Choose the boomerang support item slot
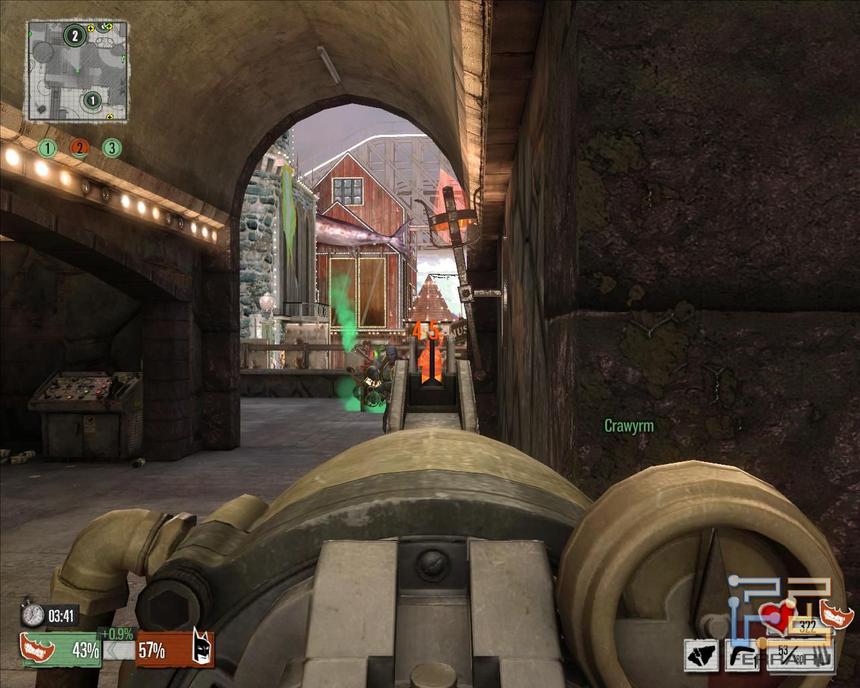The width and height of the screenshot is (860, 688). 743,656
